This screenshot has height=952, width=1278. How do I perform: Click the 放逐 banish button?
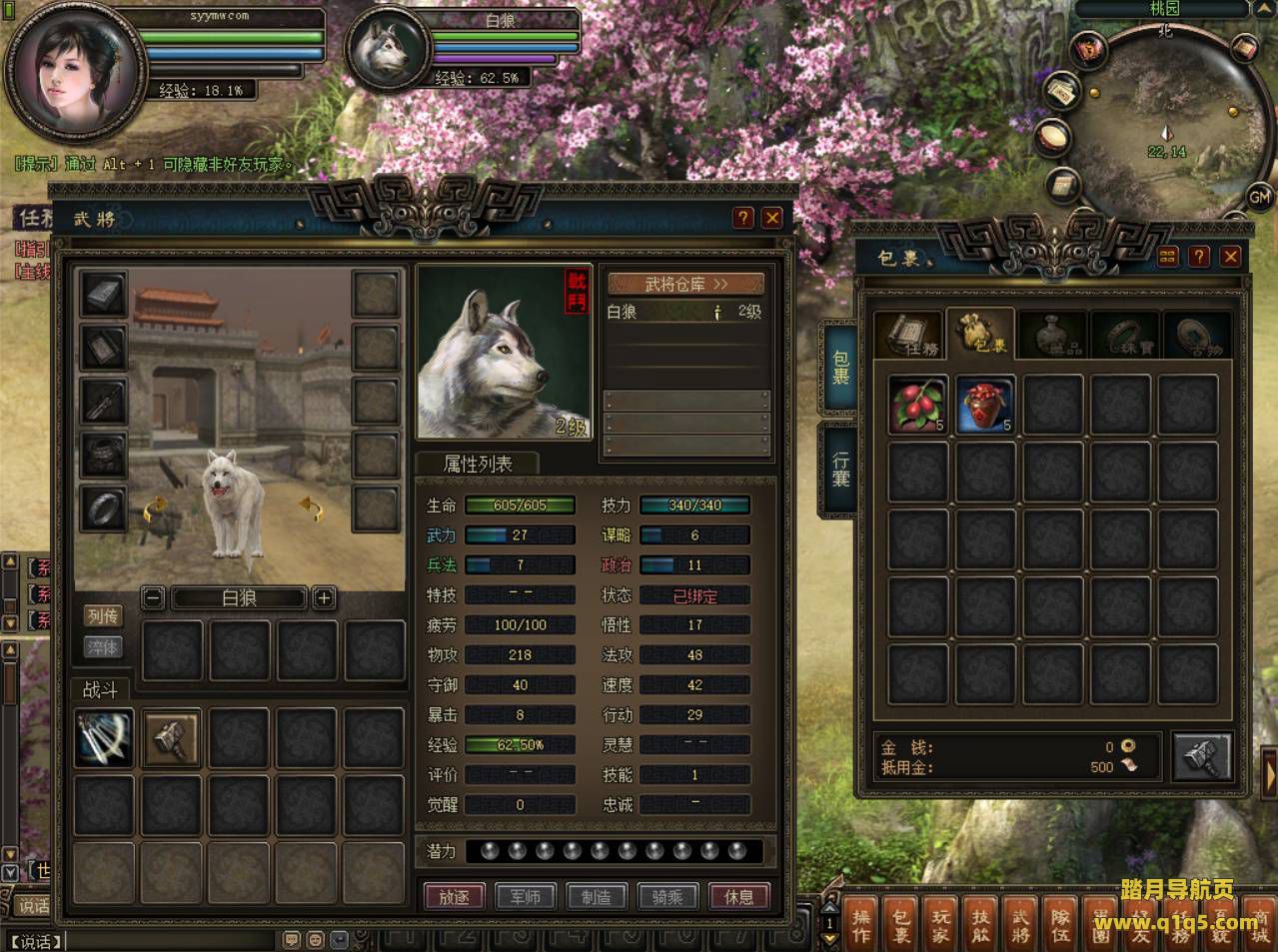(455, 896)
